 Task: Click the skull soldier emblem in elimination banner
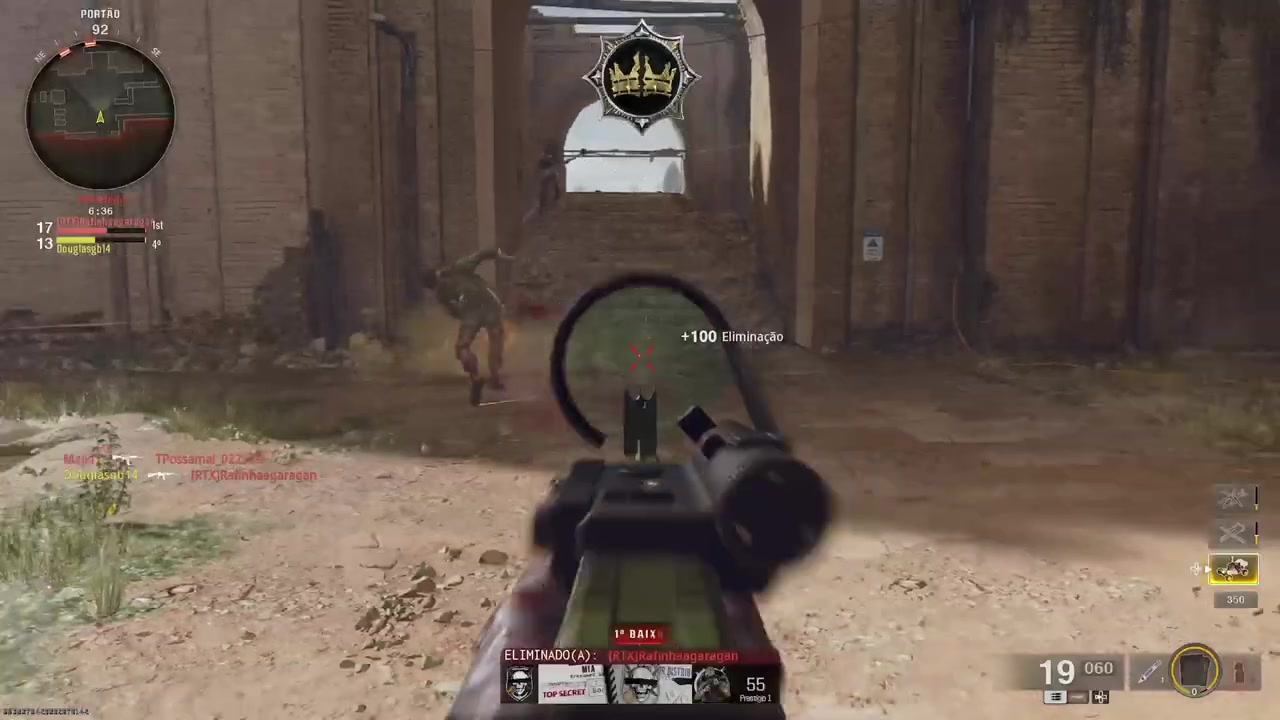(x=518, y=682)
